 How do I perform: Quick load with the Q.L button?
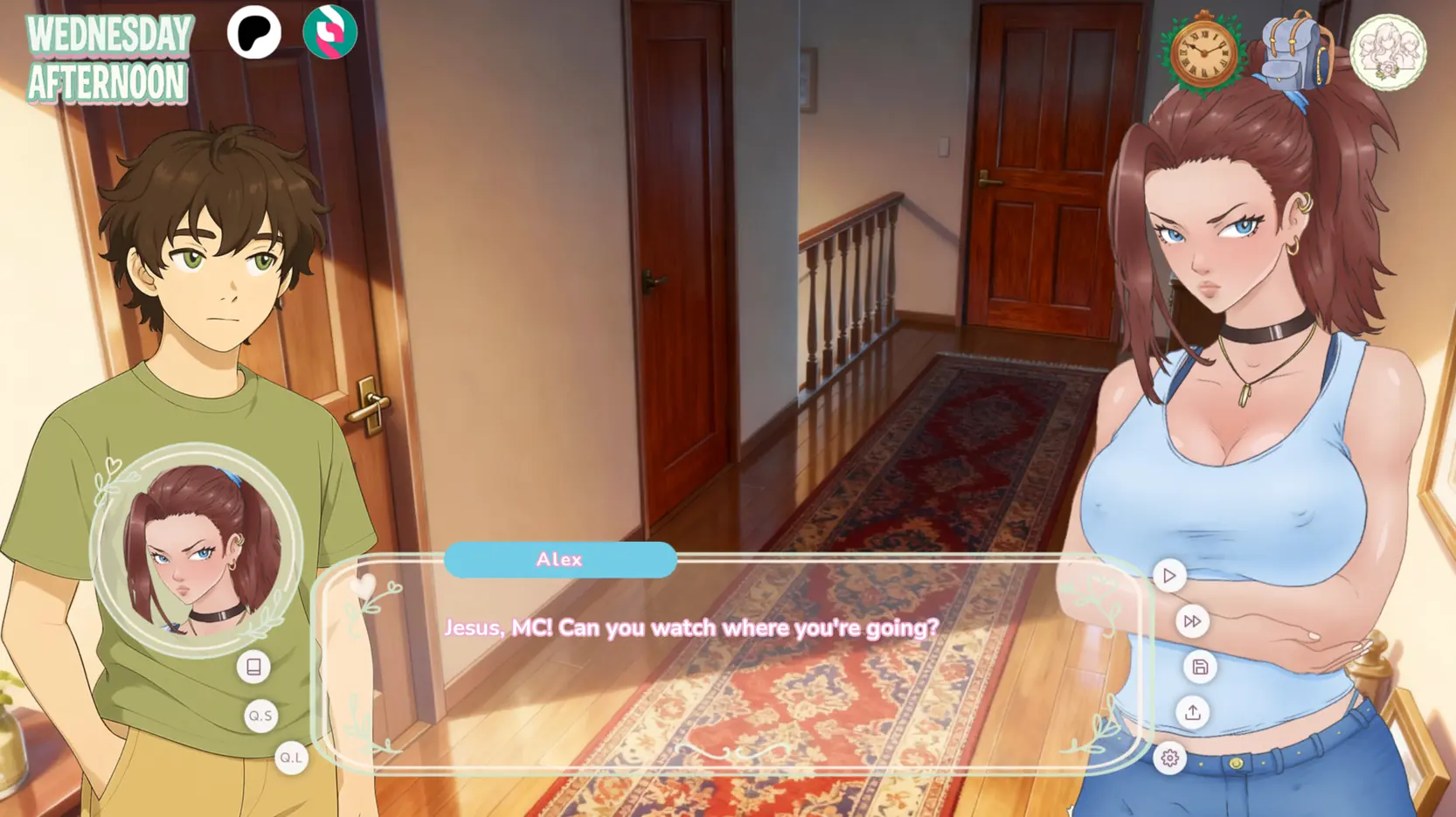point(291,758)
